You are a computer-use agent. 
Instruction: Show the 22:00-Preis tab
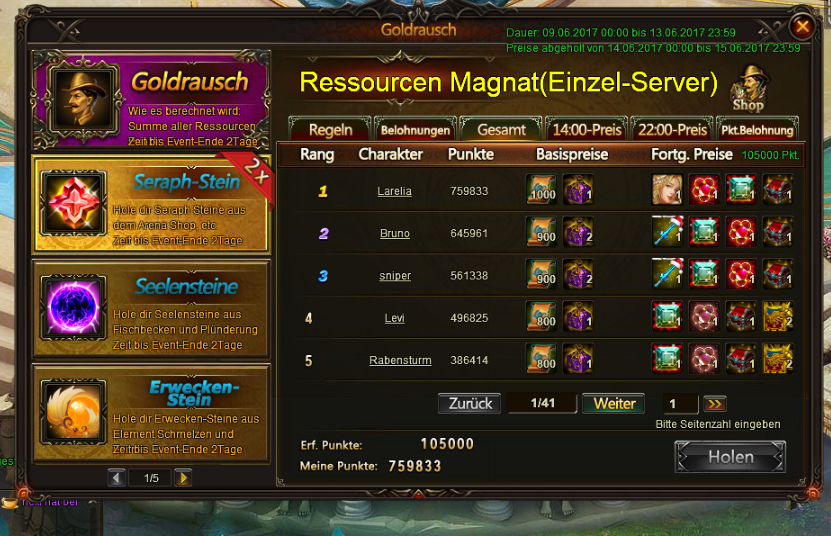point(672,130)
